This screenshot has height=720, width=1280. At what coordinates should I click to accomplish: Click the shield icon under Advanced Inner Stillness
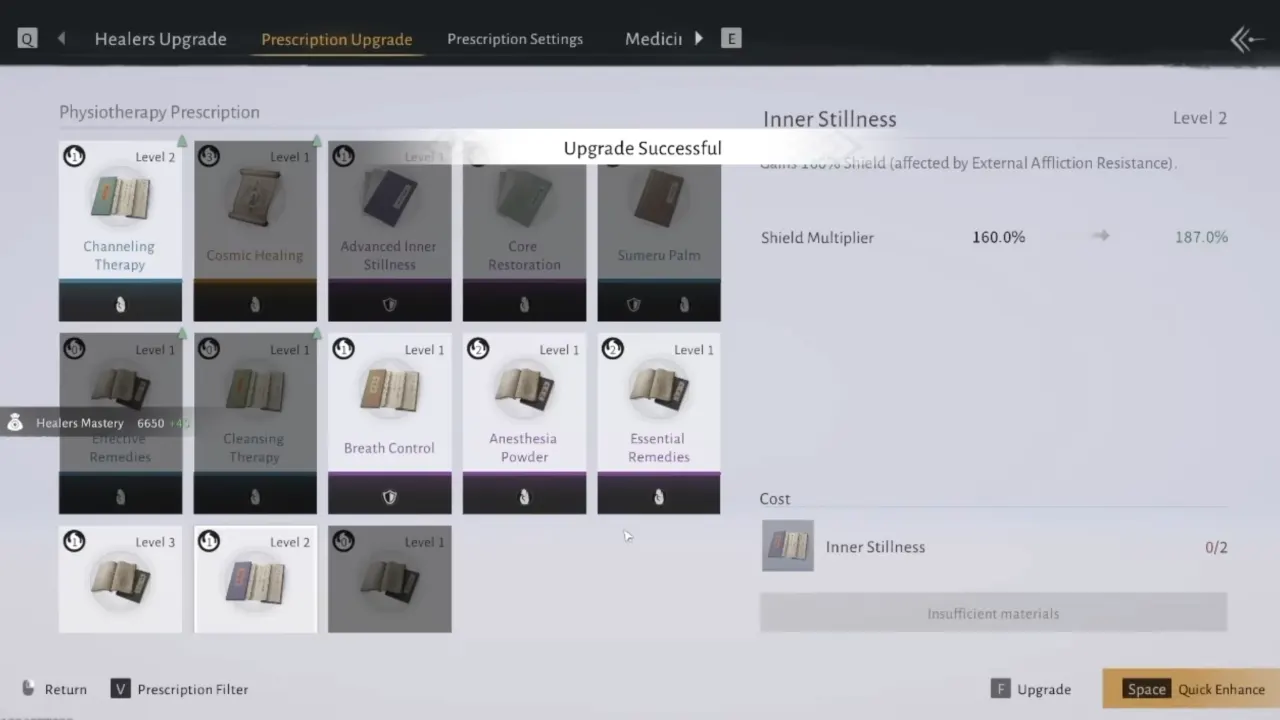pyautogui.click(x=389, y=304)
